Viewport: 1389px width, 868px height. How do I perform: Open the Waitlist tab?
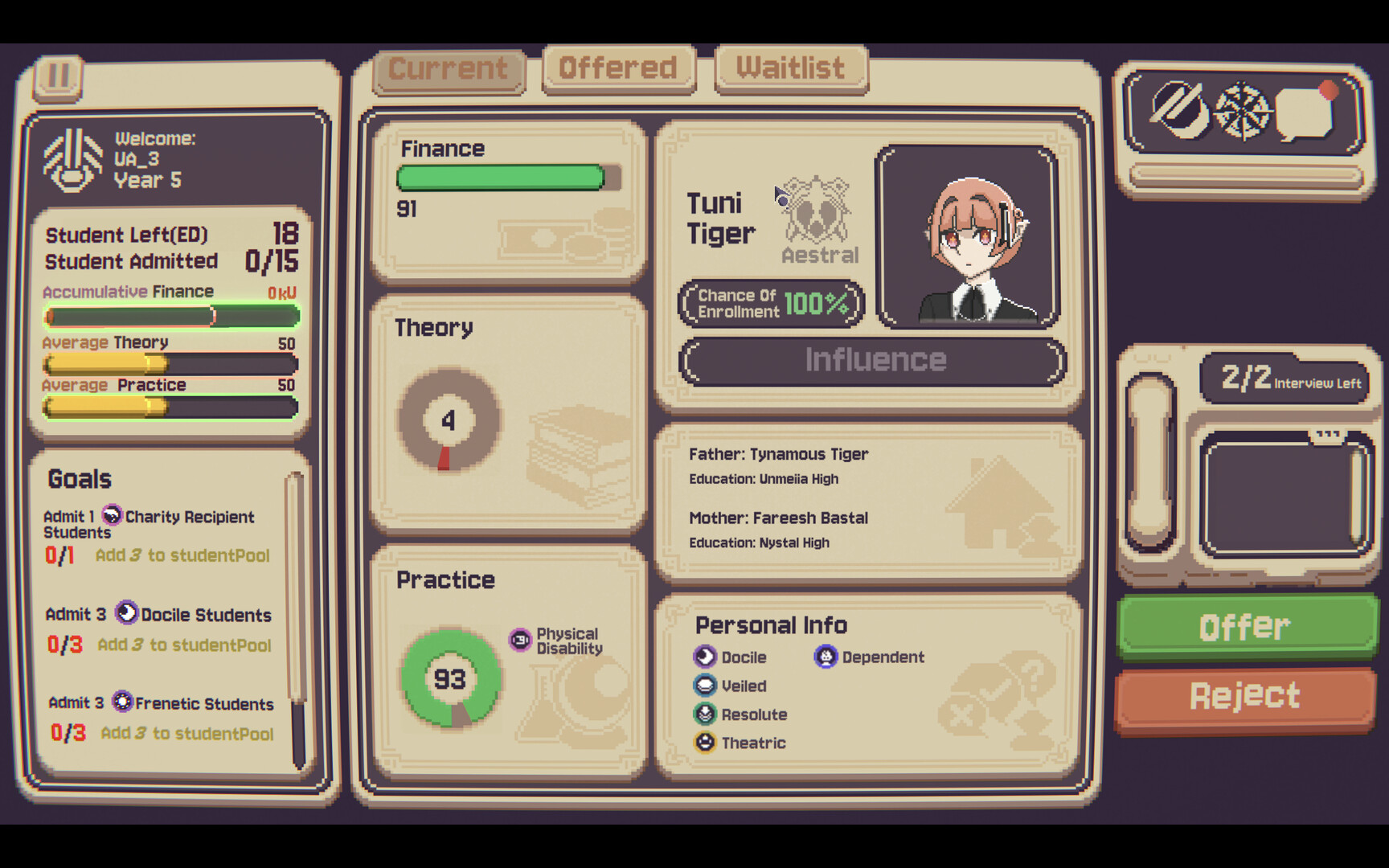coord(791,68)
